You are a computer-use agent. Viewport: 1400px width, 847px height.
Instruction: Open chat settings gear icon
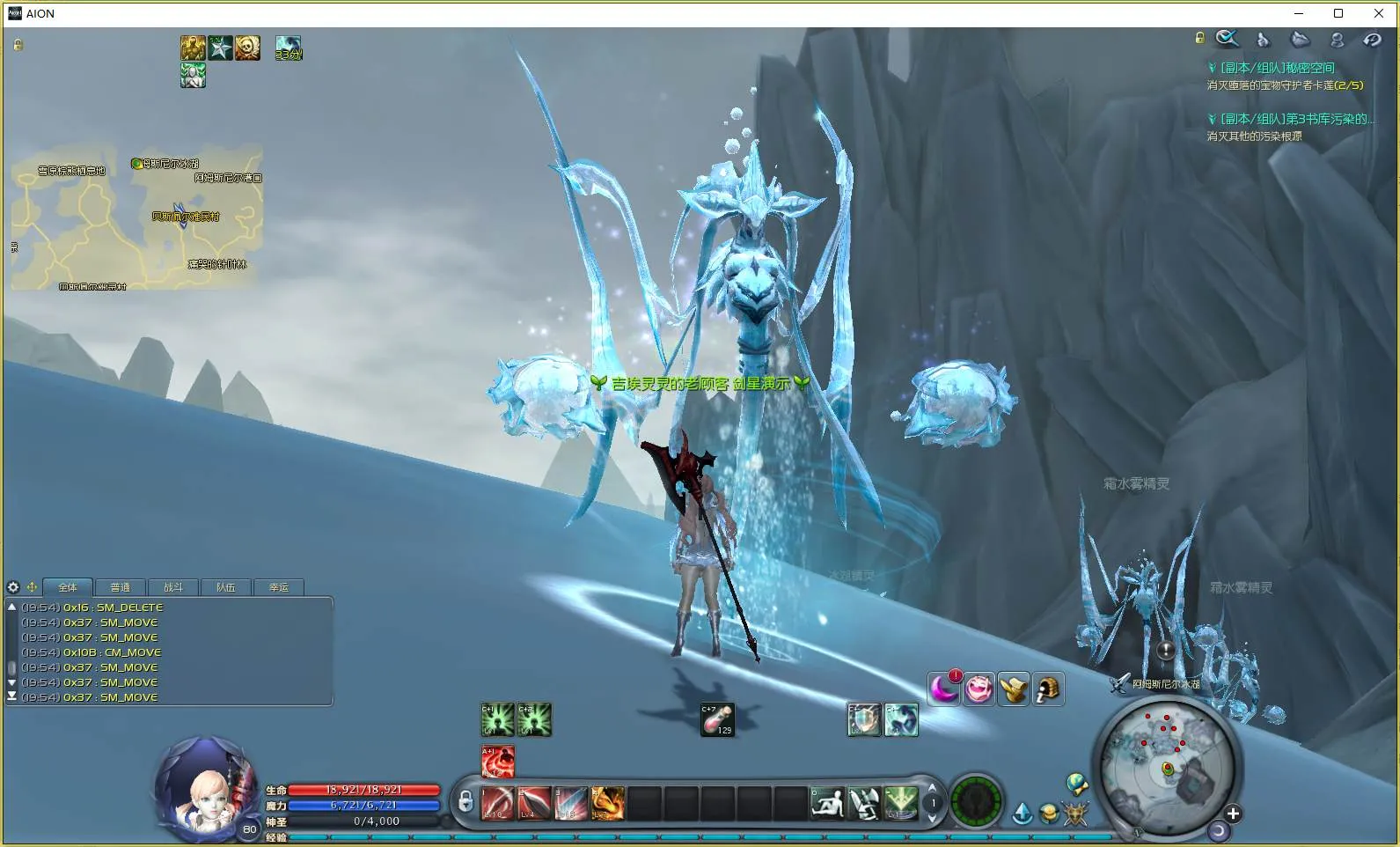tap(13, 587)
